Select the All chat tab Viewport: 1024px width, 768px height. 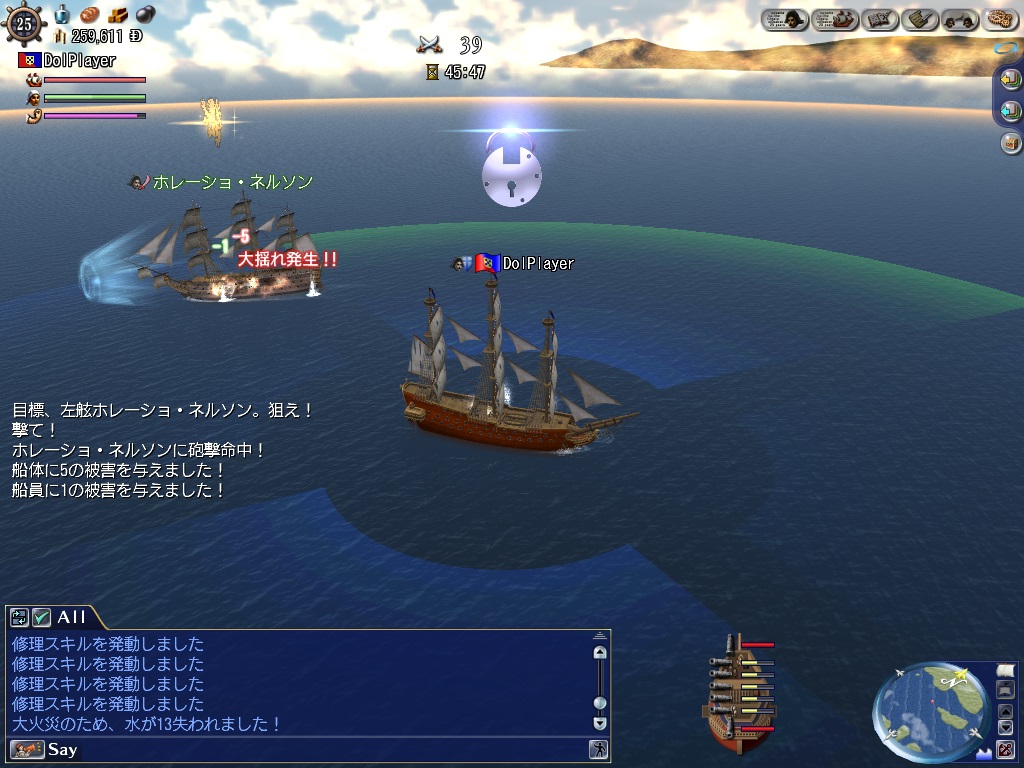coord(72,617)
